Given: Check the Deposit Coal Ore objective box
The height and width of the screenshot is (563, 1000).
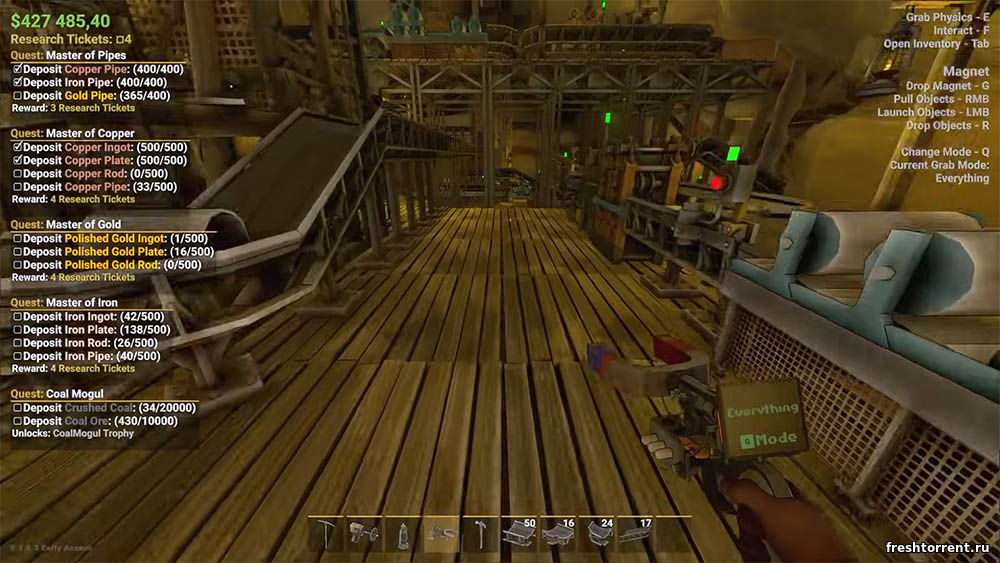Looking at the screenshot, I should [17, 421].
